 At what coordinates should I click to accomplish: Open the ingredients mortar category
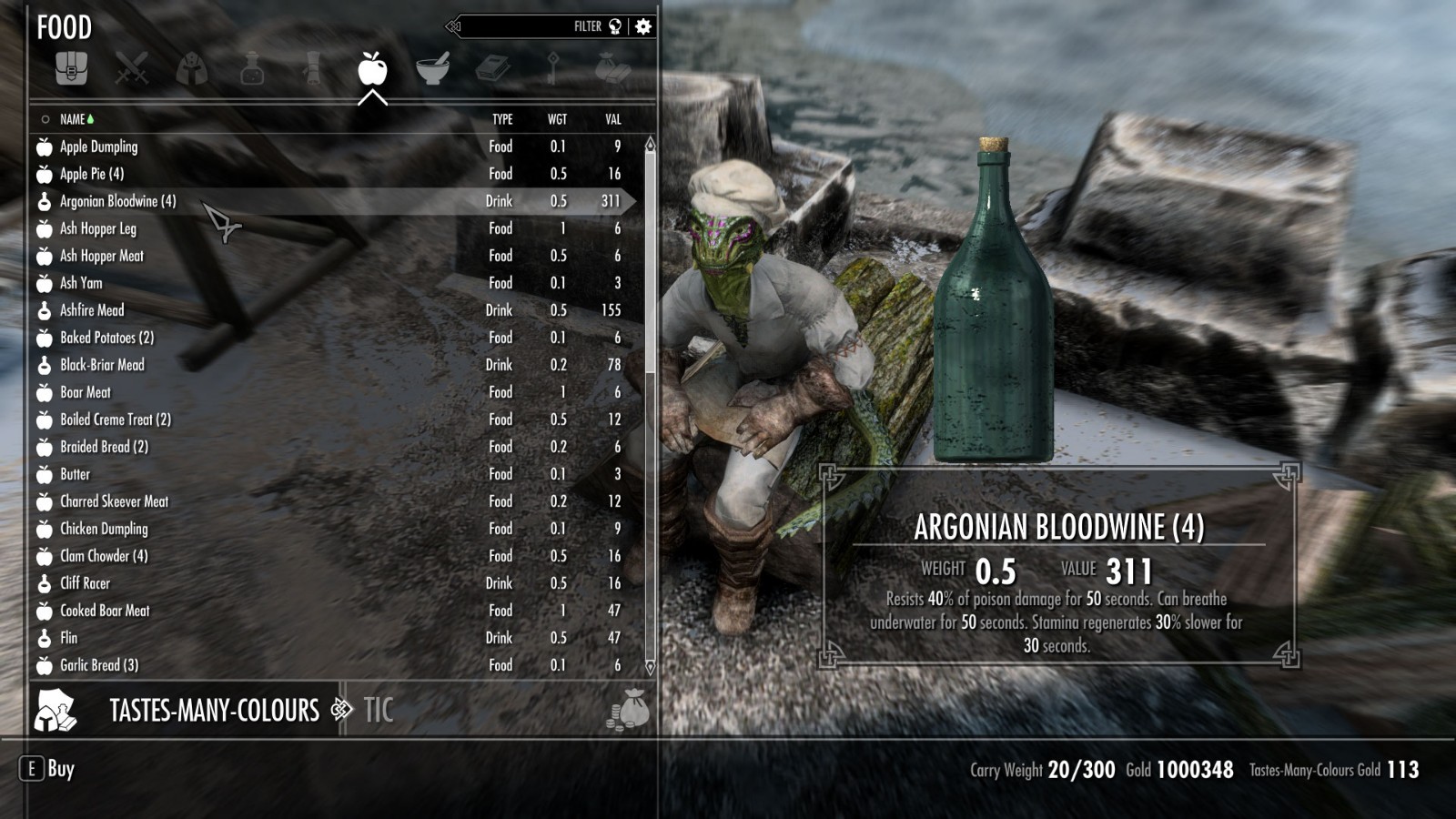click(432, 68)
